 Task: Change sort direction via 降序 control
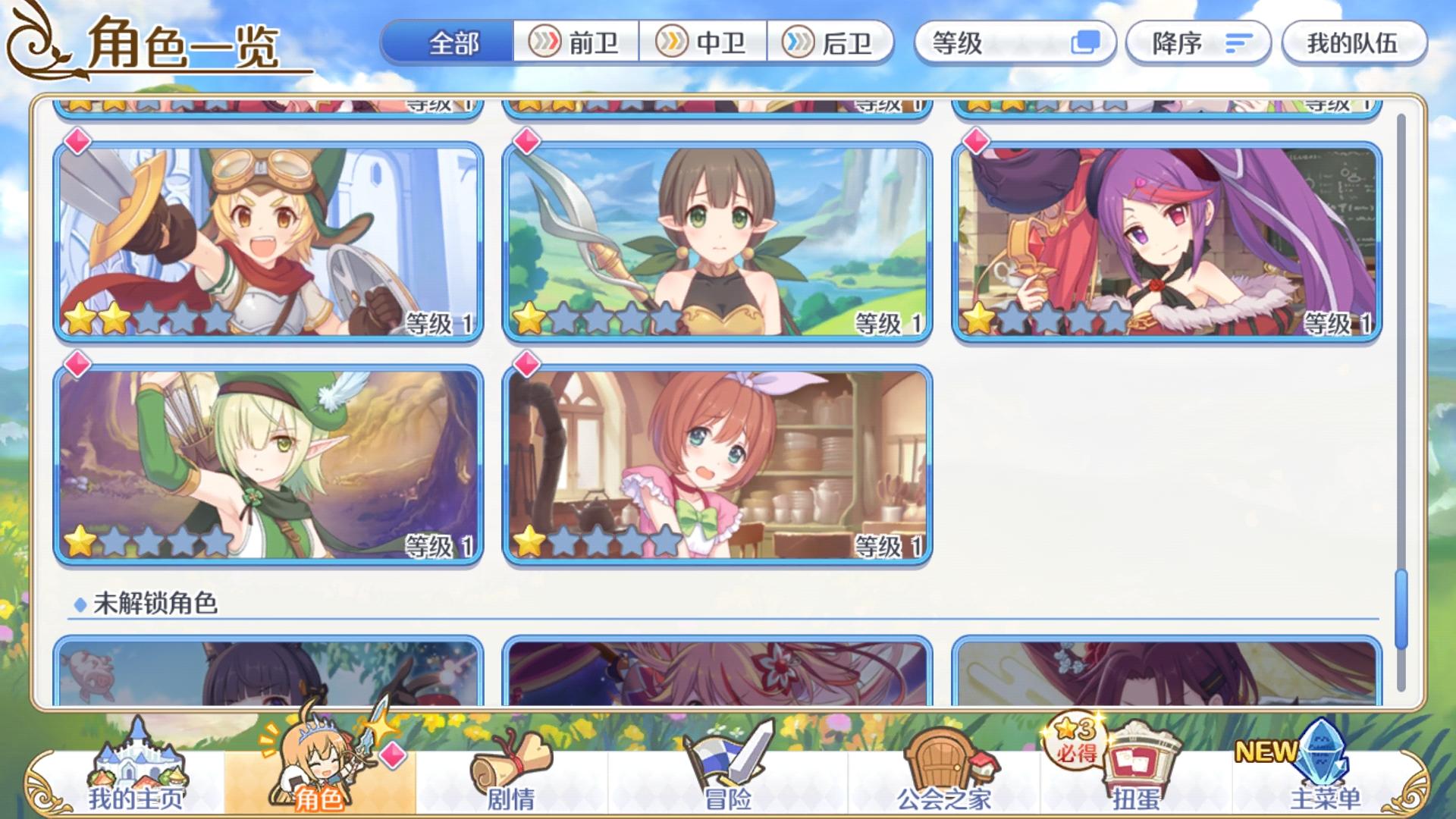point(1198,43)
